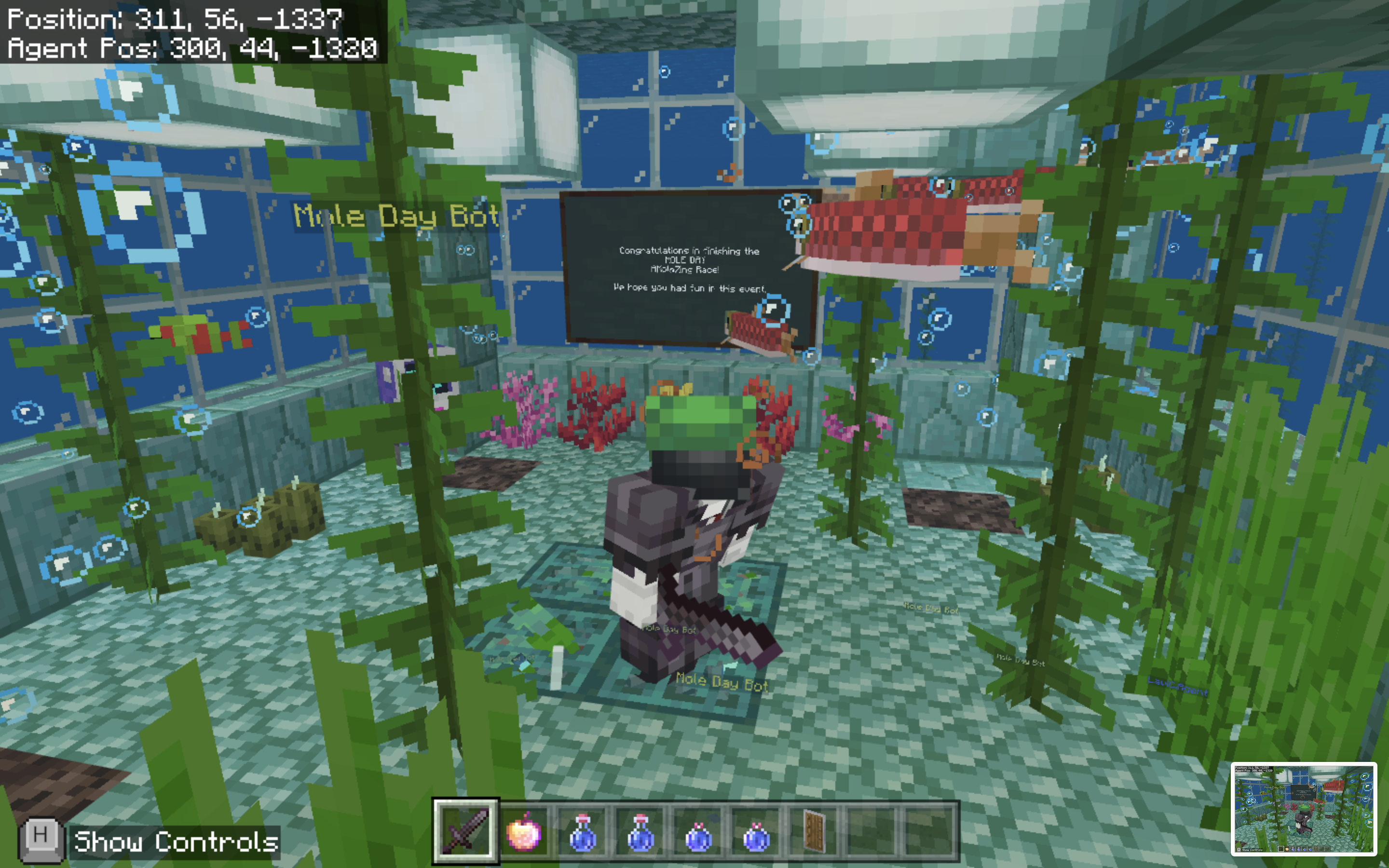This screenshot has width=1389, height=868.
Task: Toggle Show Controls visibility
Action: pyautogui.click(x=172, y=842)
